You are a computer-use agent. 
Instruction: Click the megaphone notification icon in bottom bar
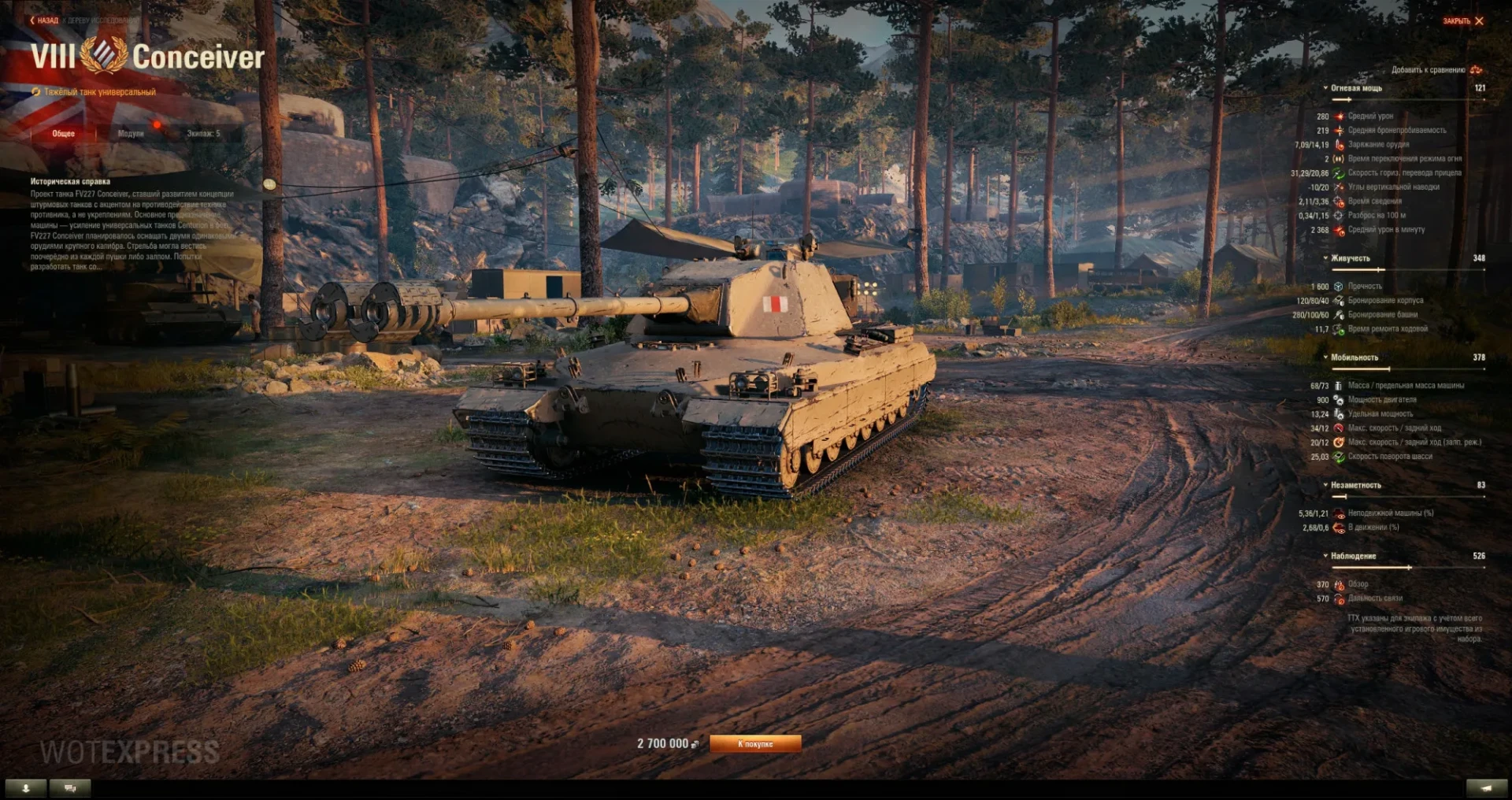coord(1486,787)
